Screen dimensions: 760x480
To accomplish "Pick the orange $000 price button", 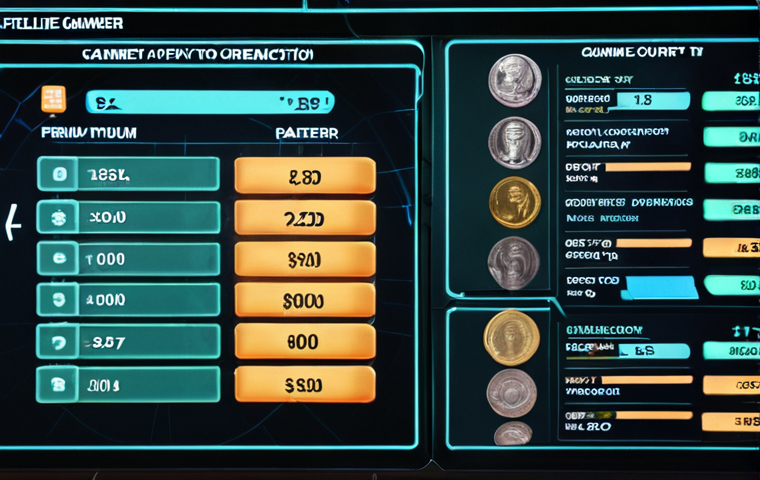I will tap(305, 300).
